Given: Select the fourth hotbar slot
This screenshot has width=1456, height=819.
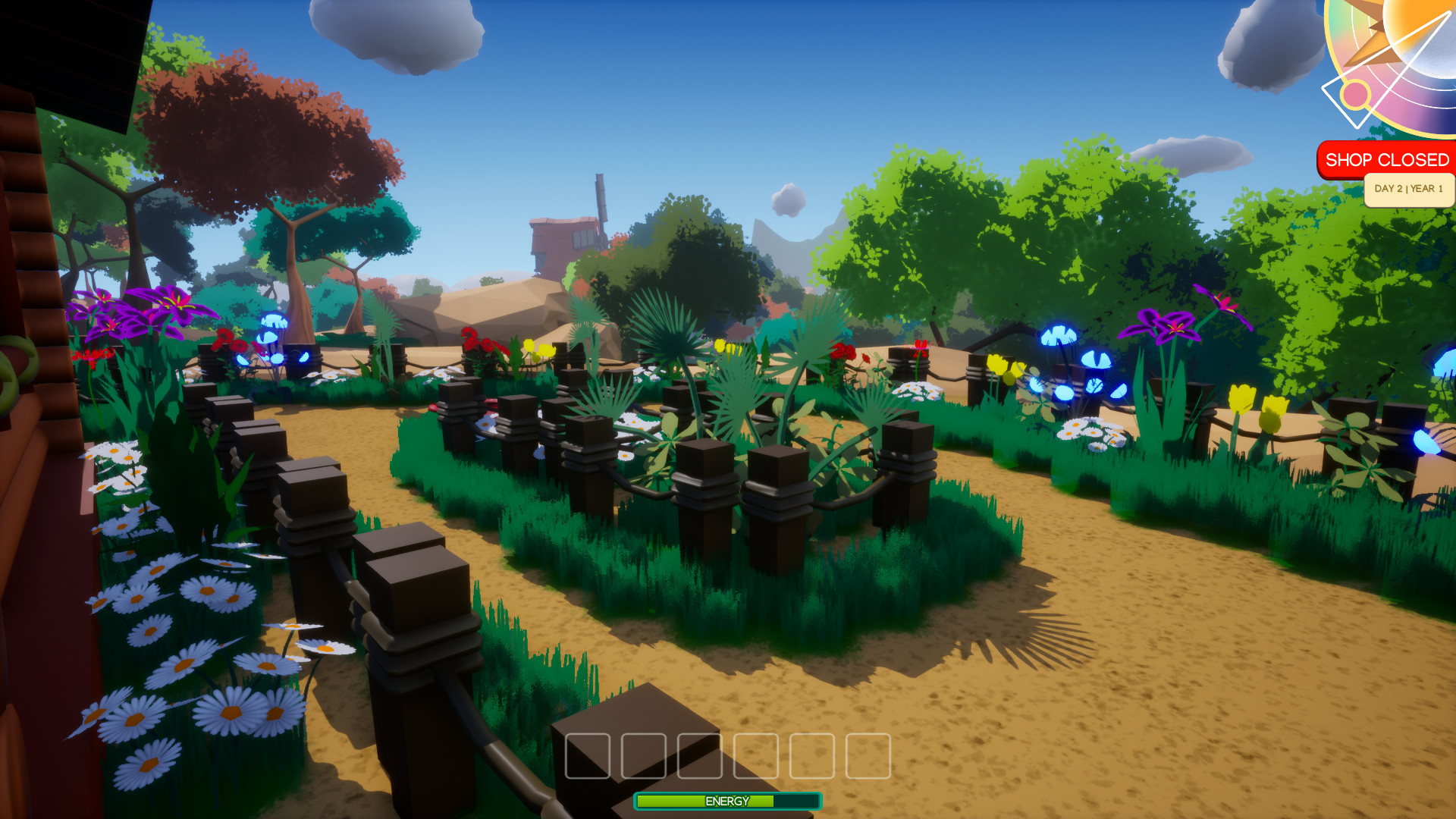Looking at the screenshot, I should [756, 755].
